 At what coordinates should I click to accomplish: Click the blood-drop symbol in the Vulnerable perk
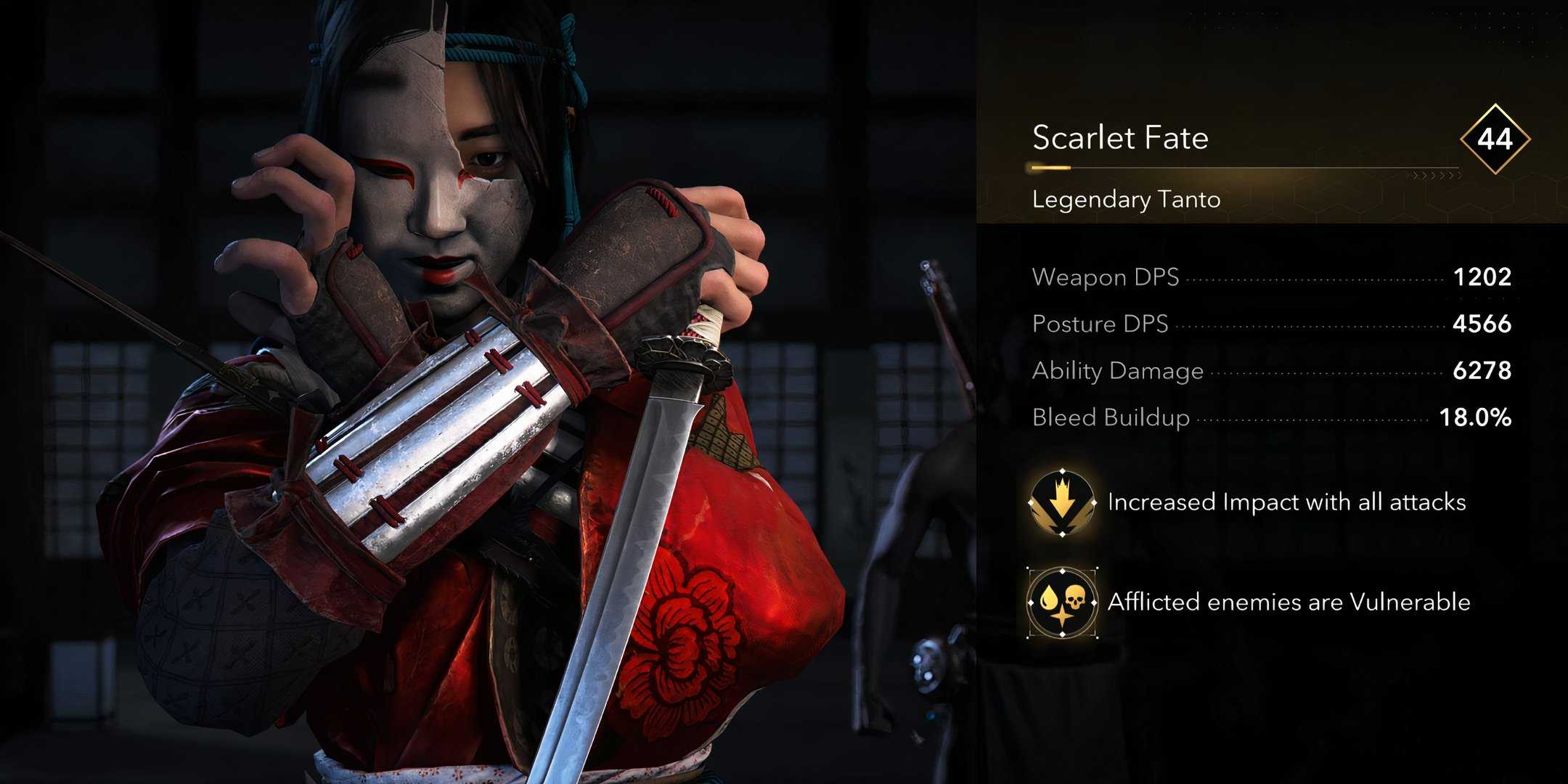click(x=1048, y=597)
